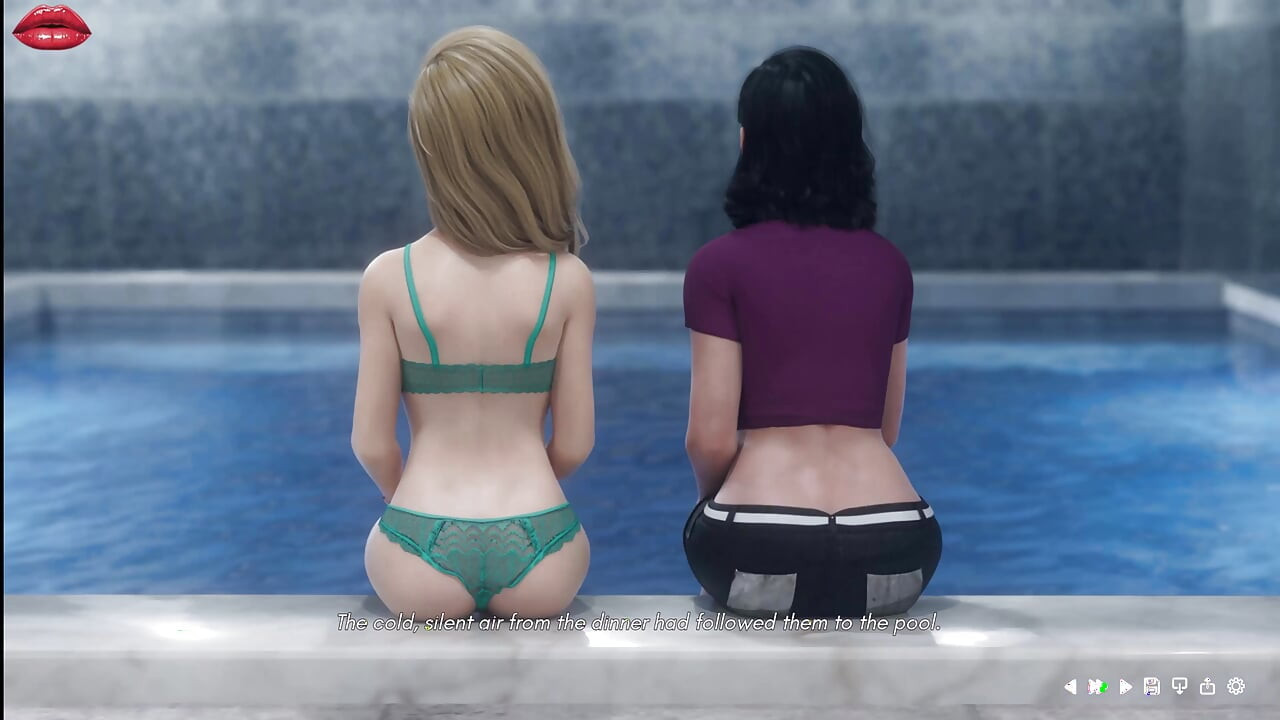Enable skip mode with the double-arrow icon
The height and width of the screenshot is (720, 1280).
pyautogui.click(x=1097, y=687)
